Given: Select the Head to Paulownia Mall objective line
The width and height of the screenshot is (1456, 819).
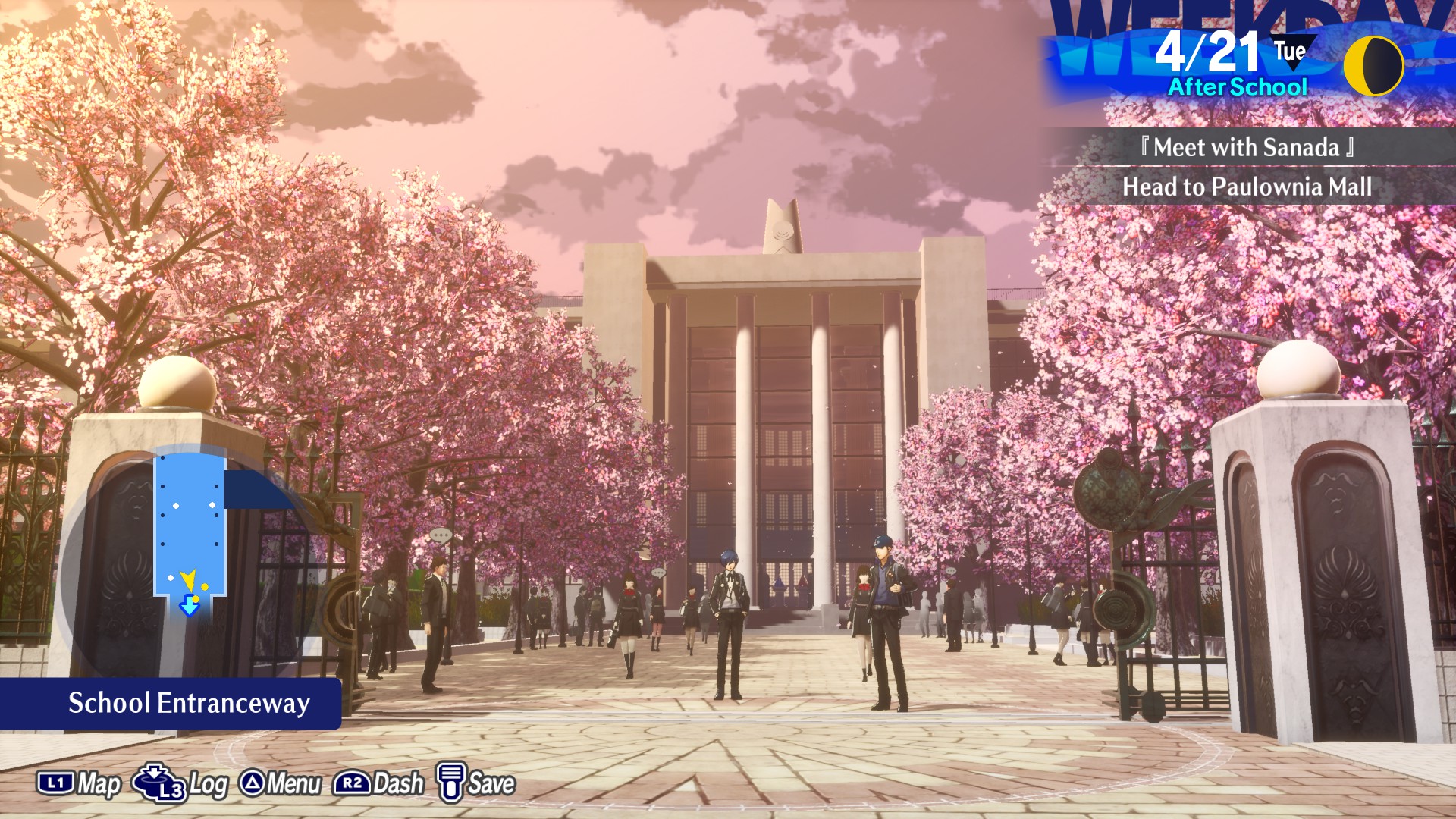Looking at the screenshot, I should (x=1247, y=187).
